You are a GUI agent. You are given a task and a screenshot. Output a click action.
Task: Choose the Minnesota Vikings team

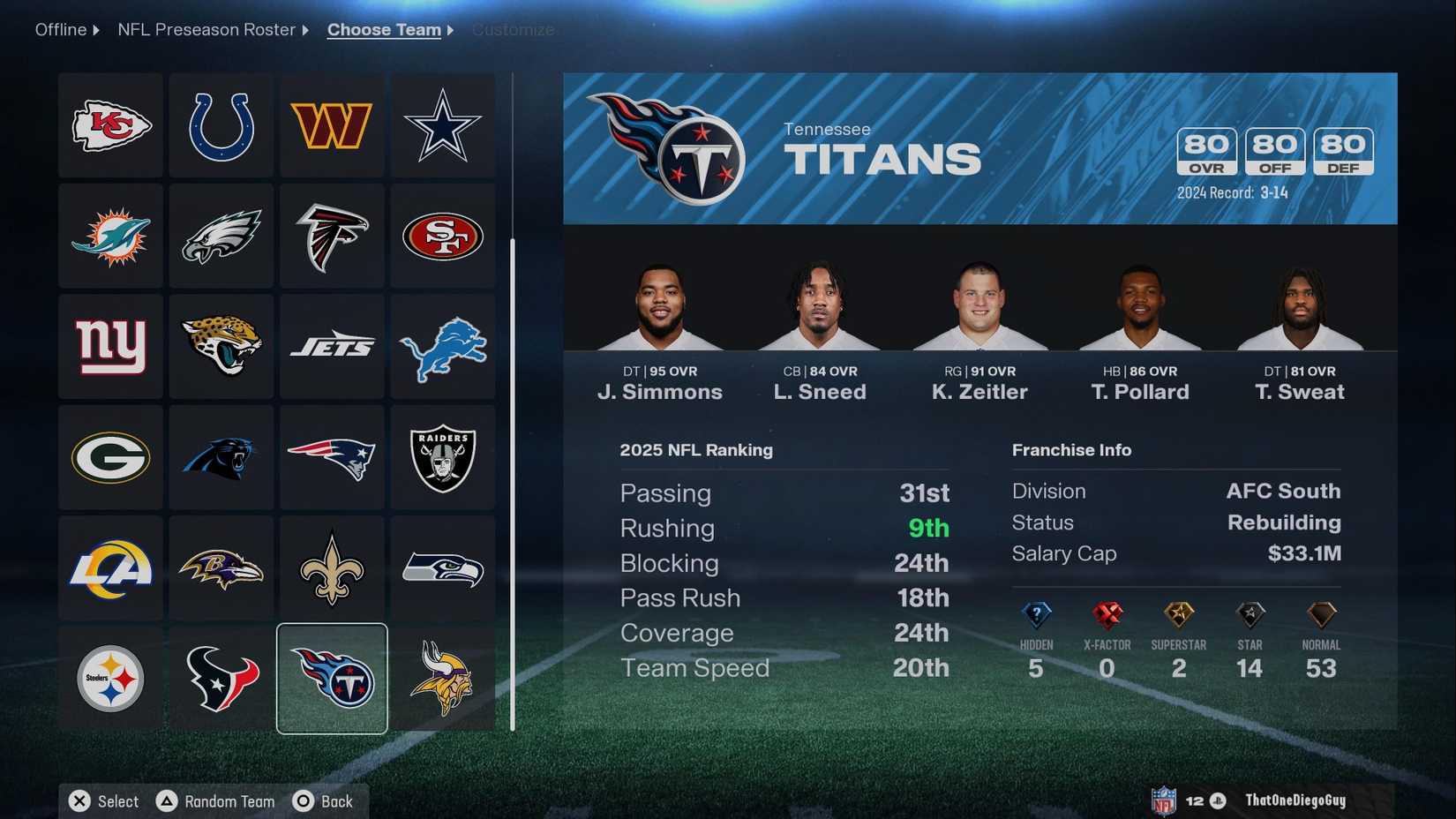coord(443,680)
